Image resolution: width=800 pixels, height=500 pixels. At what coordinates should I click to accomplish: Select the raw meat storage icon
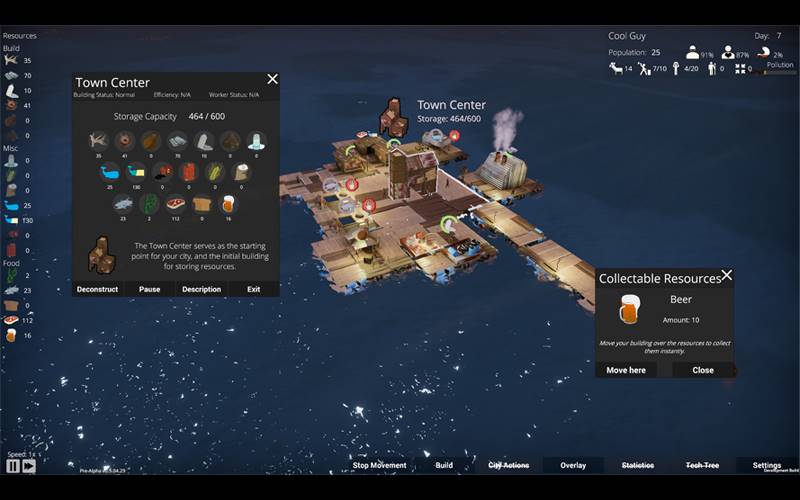click(x=176, y=202)
